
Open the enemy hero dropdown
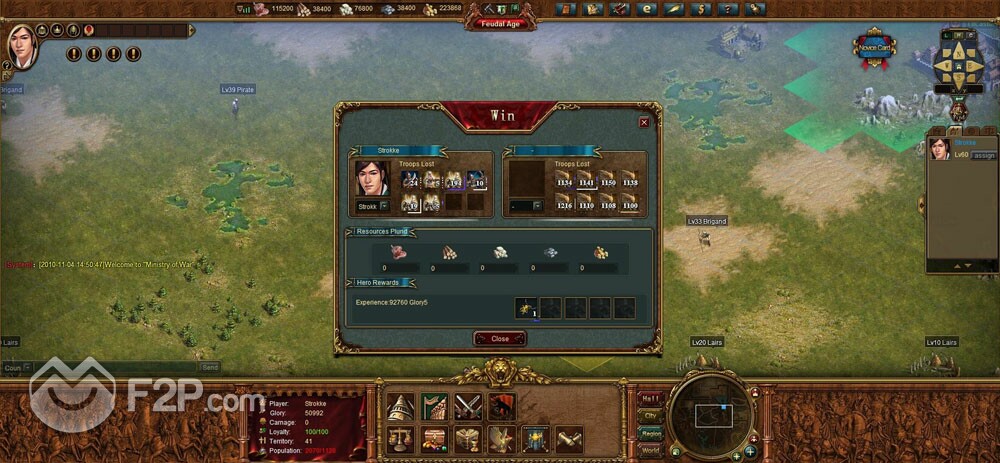tap(537, 206)
